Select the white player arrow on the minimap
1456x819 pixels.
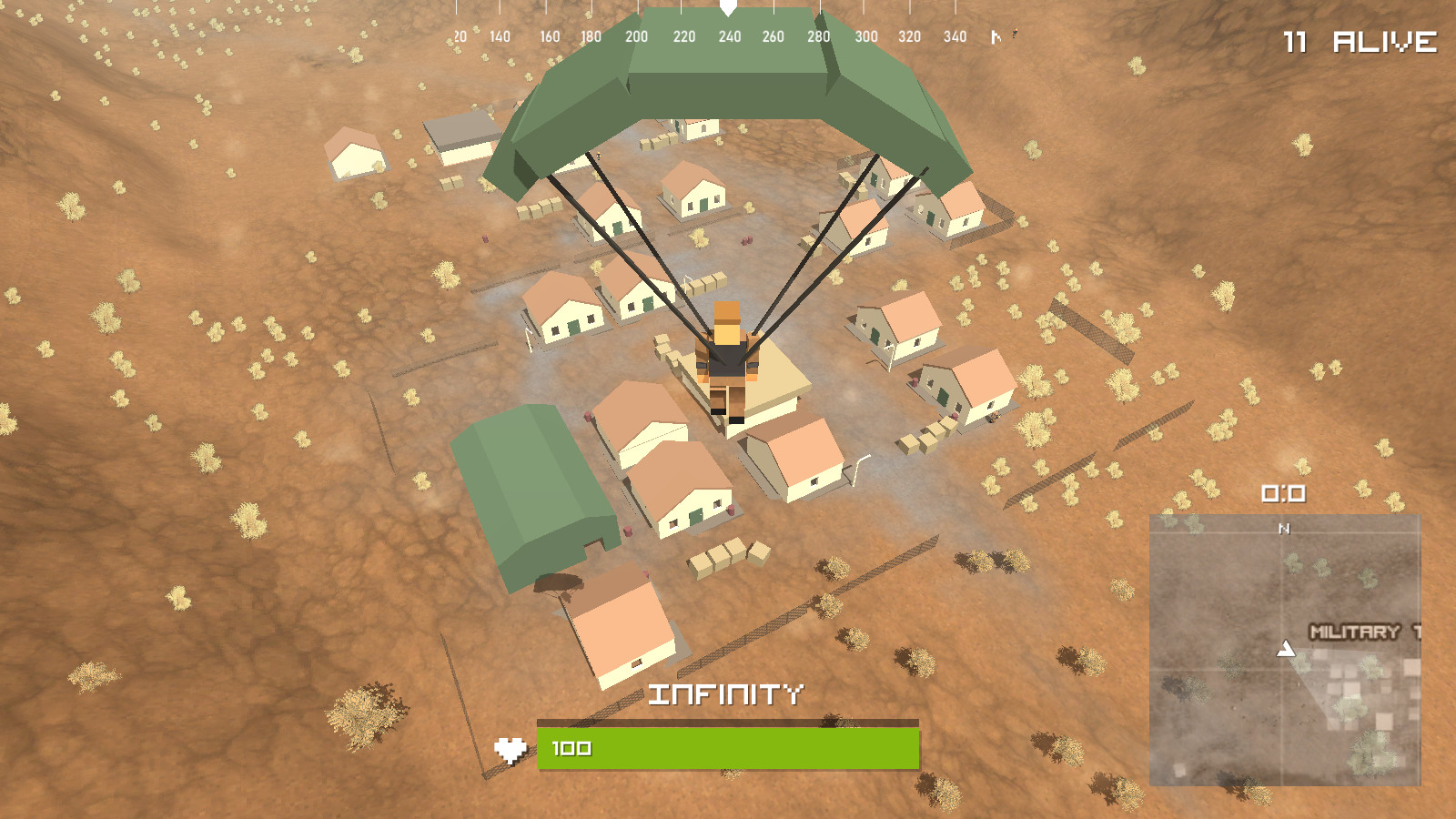(x=1287, y=650)
